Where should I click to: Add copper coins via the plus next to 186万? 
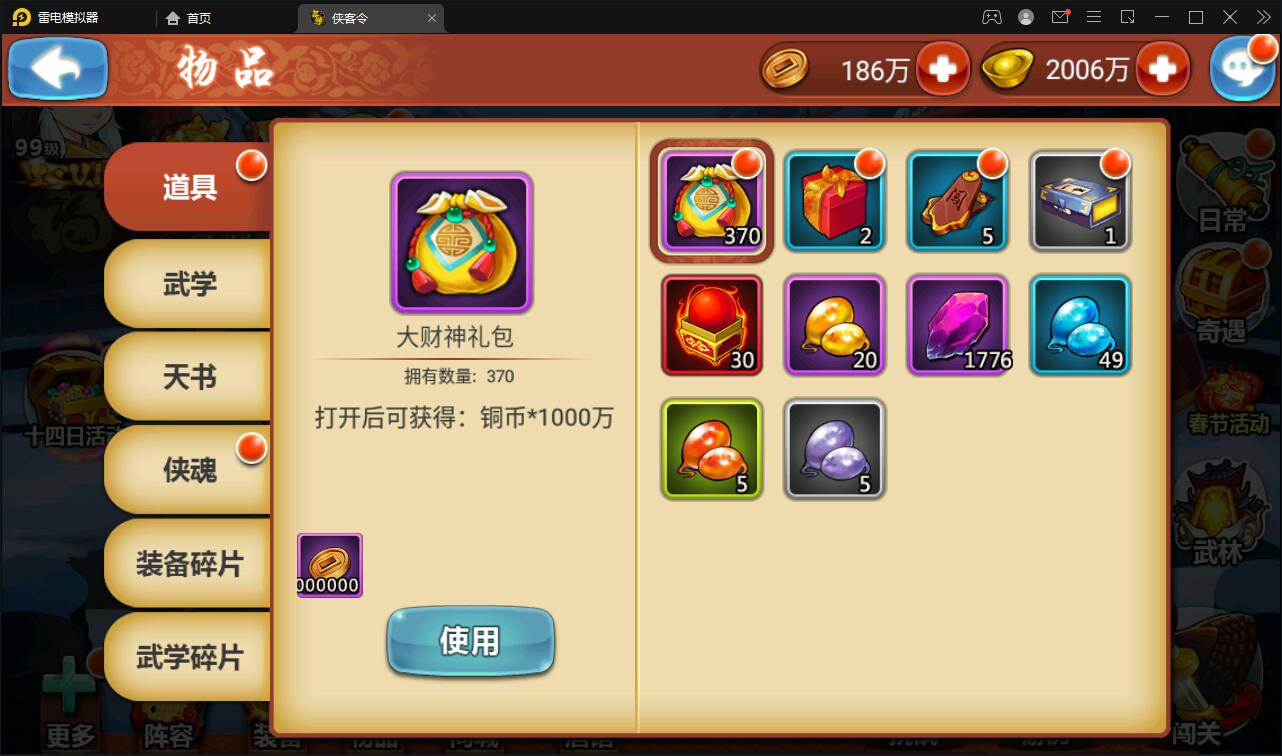[941, 68]
